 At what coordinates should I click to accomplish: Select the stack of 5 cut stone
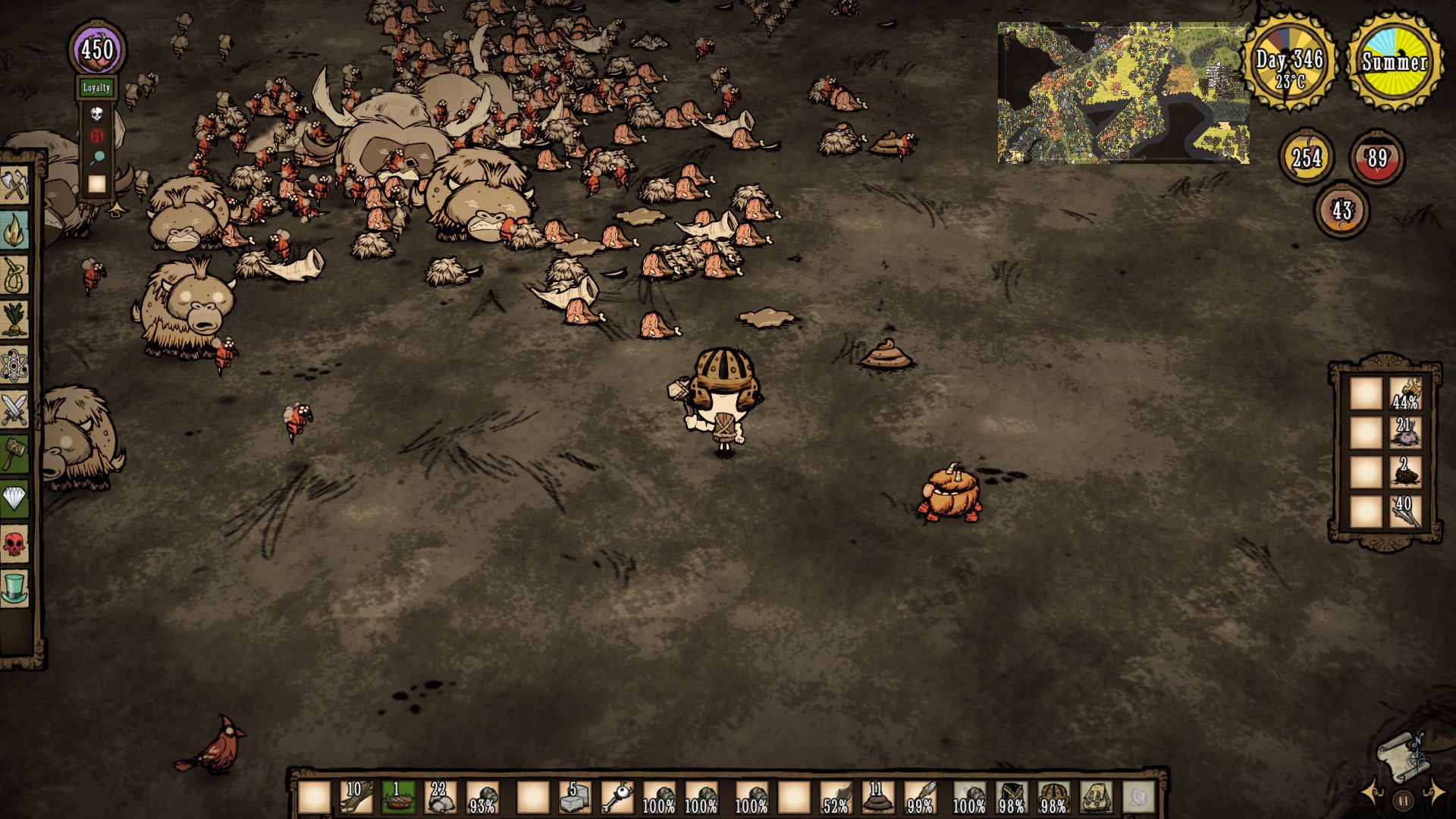[x=574, y=798]
